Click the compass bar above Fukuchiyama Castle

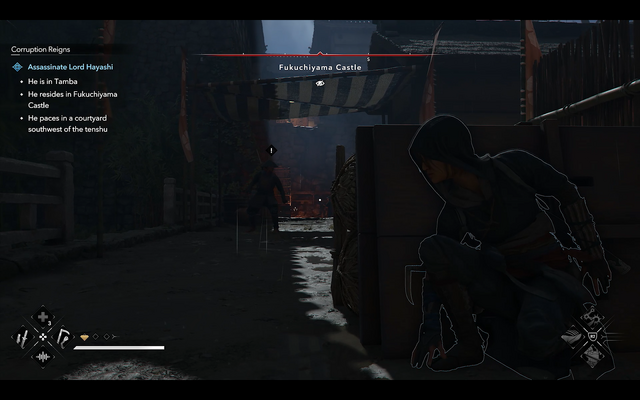(320, 56)
